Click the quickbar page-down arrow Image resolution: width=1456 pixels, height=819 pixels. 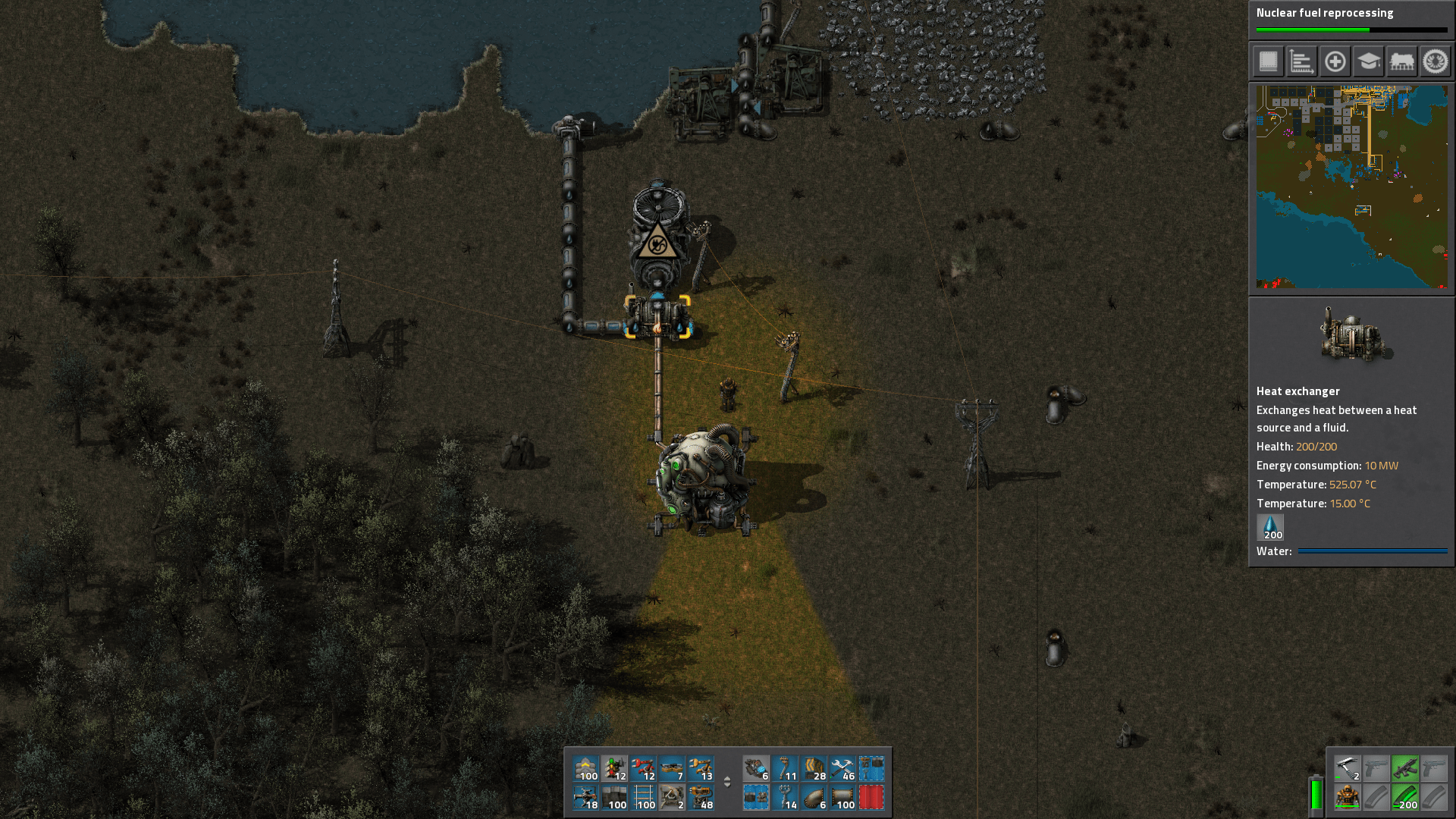tap(727, 786)
